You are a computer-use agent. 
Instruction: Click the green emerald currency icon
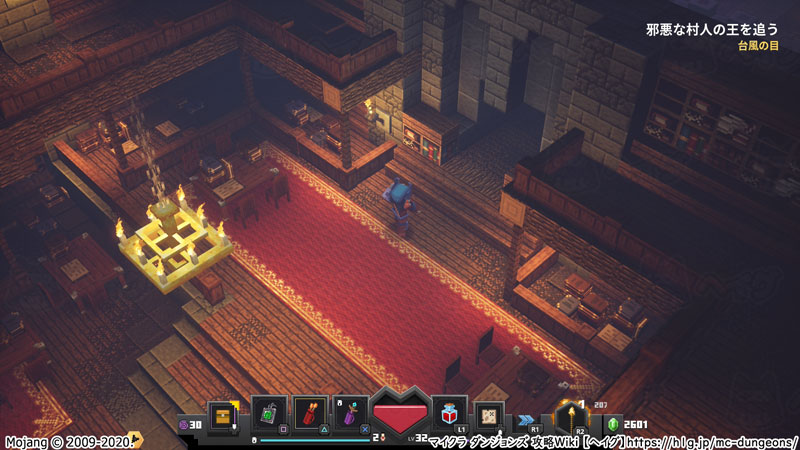(616, 424)
